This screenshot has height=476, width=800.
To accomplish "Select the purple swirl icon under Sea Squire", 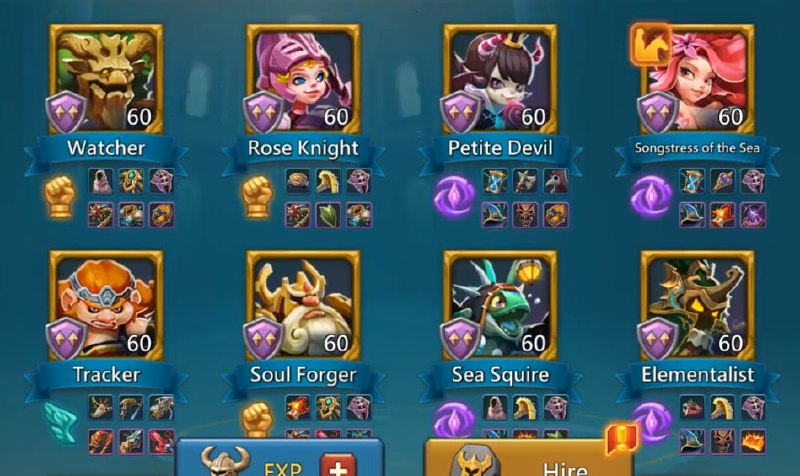I will coord(453,420).
